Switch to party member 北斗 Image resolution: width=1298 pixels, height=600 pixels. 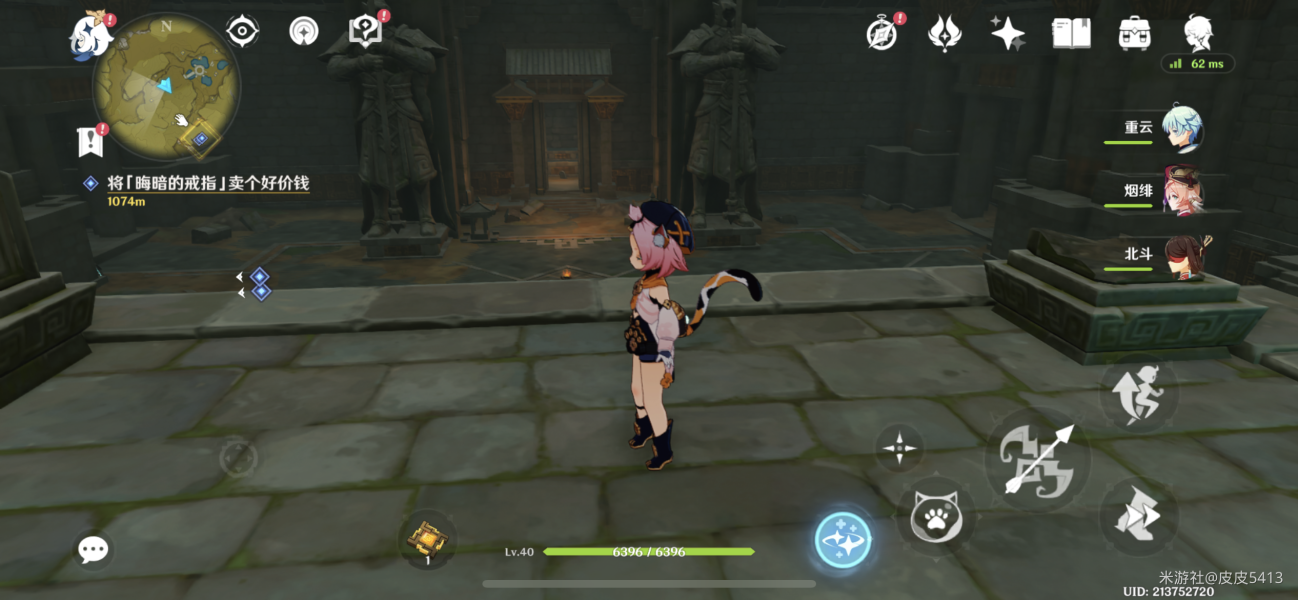pyautogui.click(x=1180, y=255)
